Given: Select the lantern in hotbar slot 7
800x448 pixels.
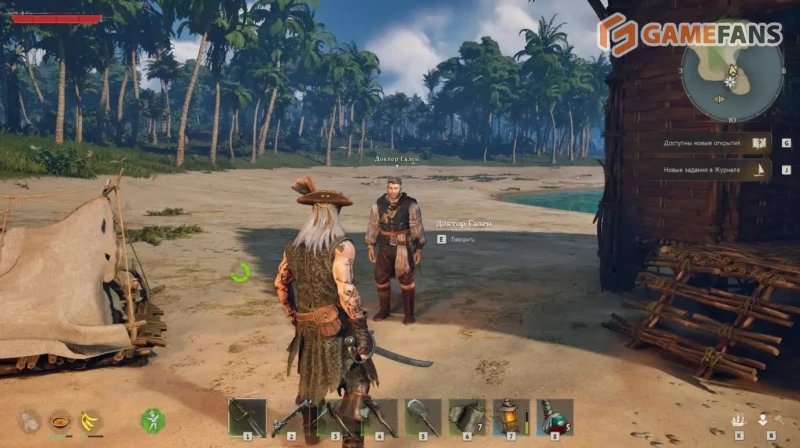Looking at the screenshot, I should coord(511,416).
